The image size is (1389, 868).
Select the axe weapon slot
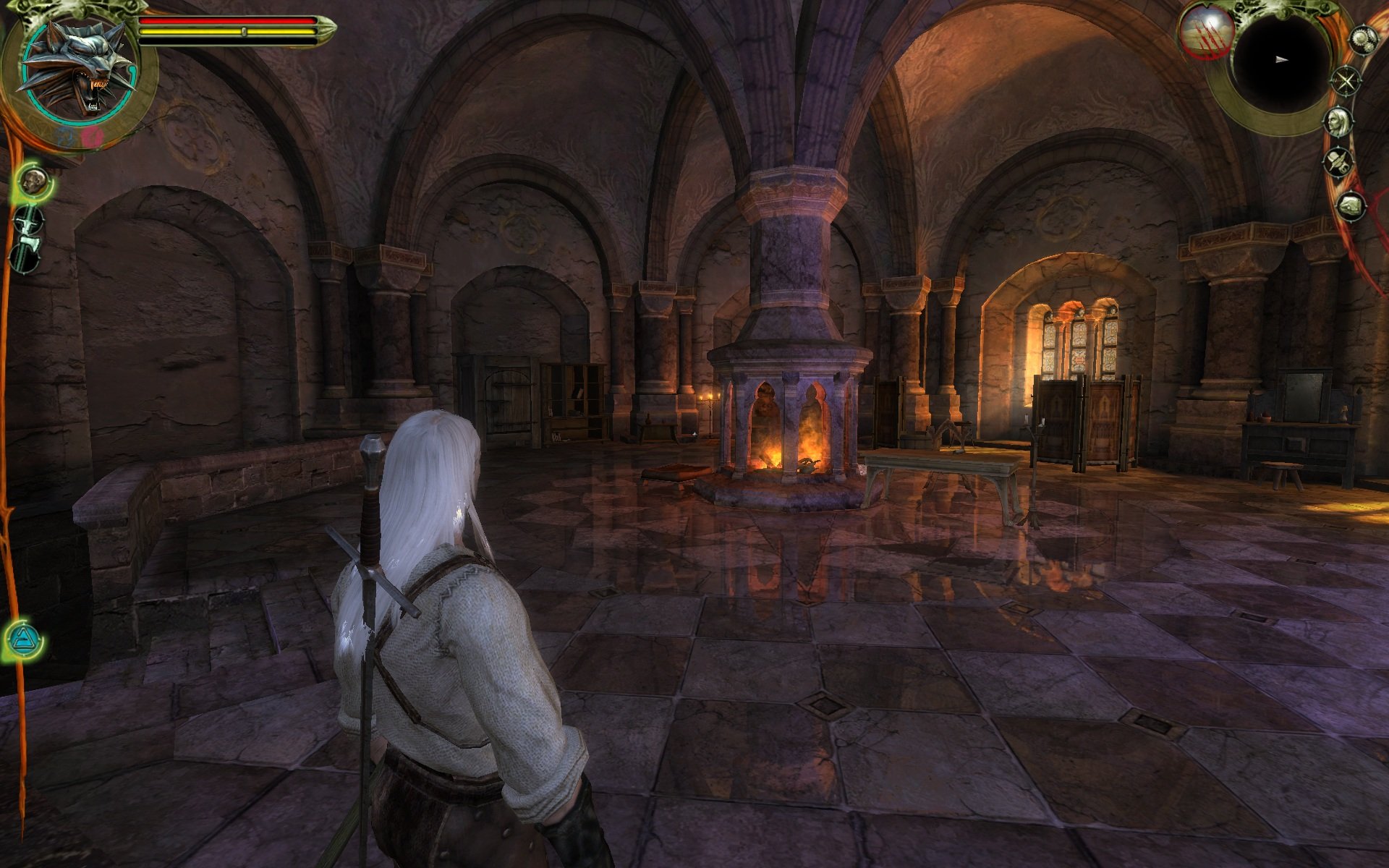tap(27, 254)
